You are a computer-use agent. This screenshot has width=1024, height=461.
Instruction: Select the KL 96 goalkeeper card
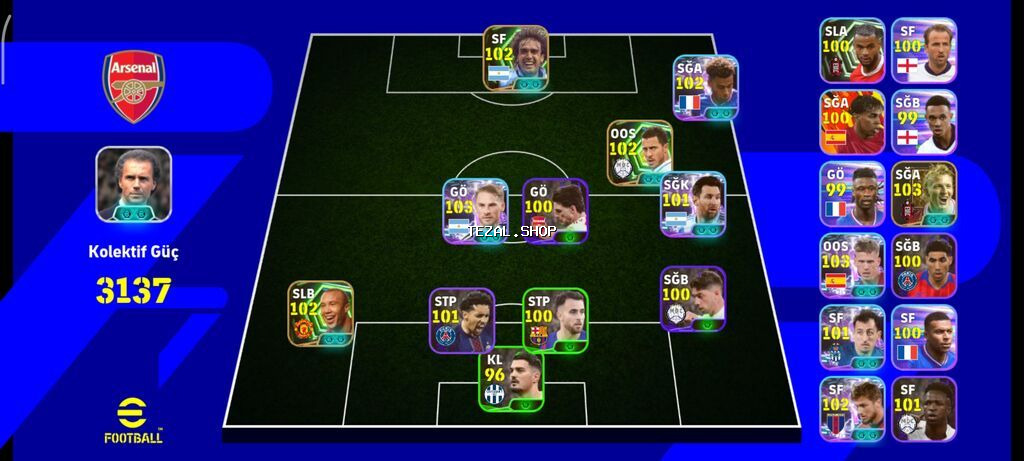(x=511, y=379)
